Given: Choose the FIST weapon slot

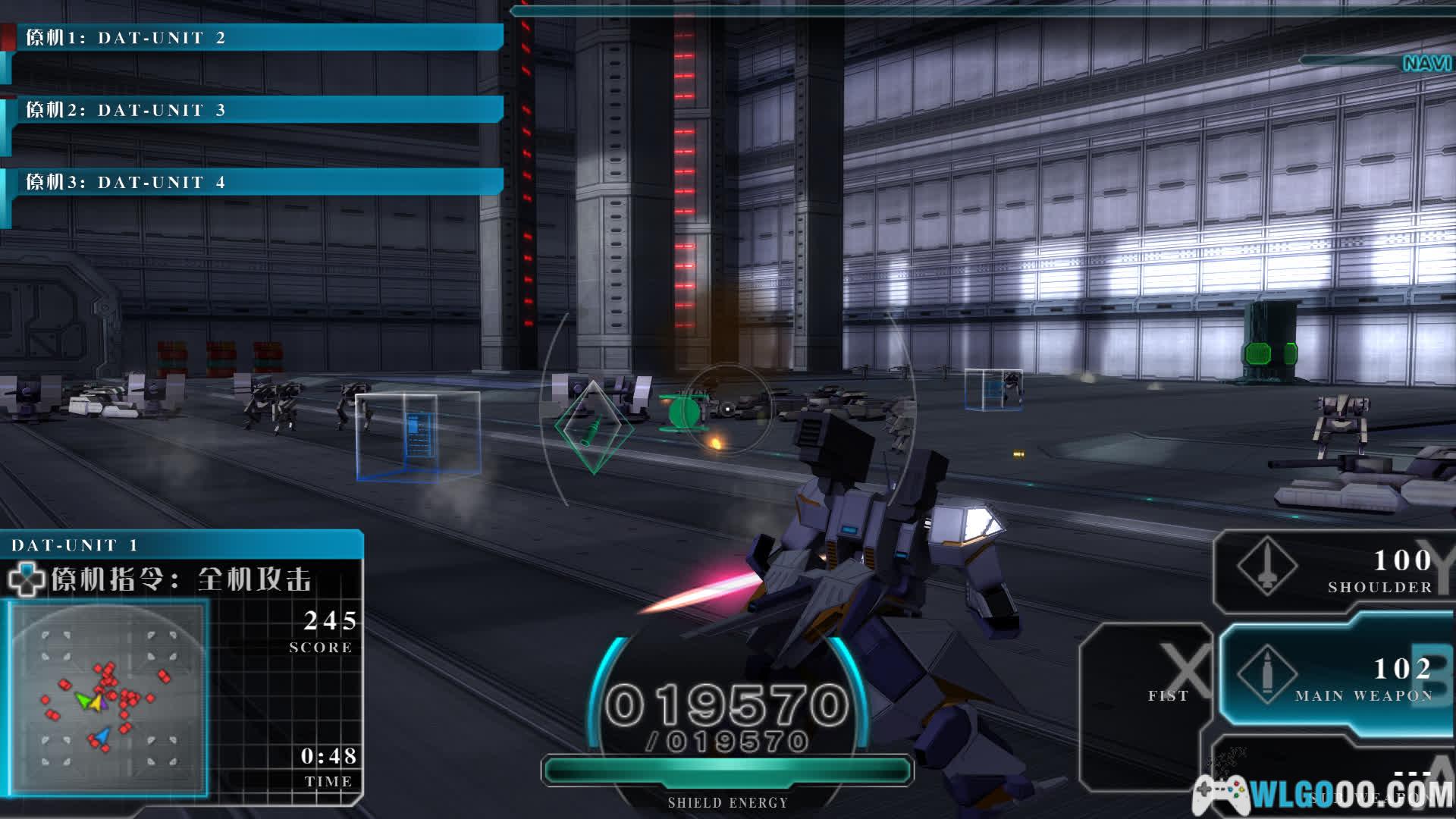Looking at the screenshot, I should (1149, 694).
